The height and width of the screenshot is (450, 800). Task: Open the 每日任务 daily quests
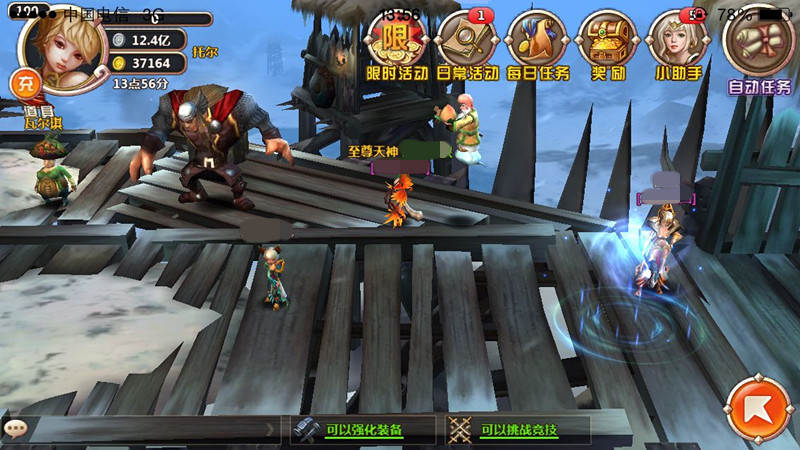coord(537,45)
